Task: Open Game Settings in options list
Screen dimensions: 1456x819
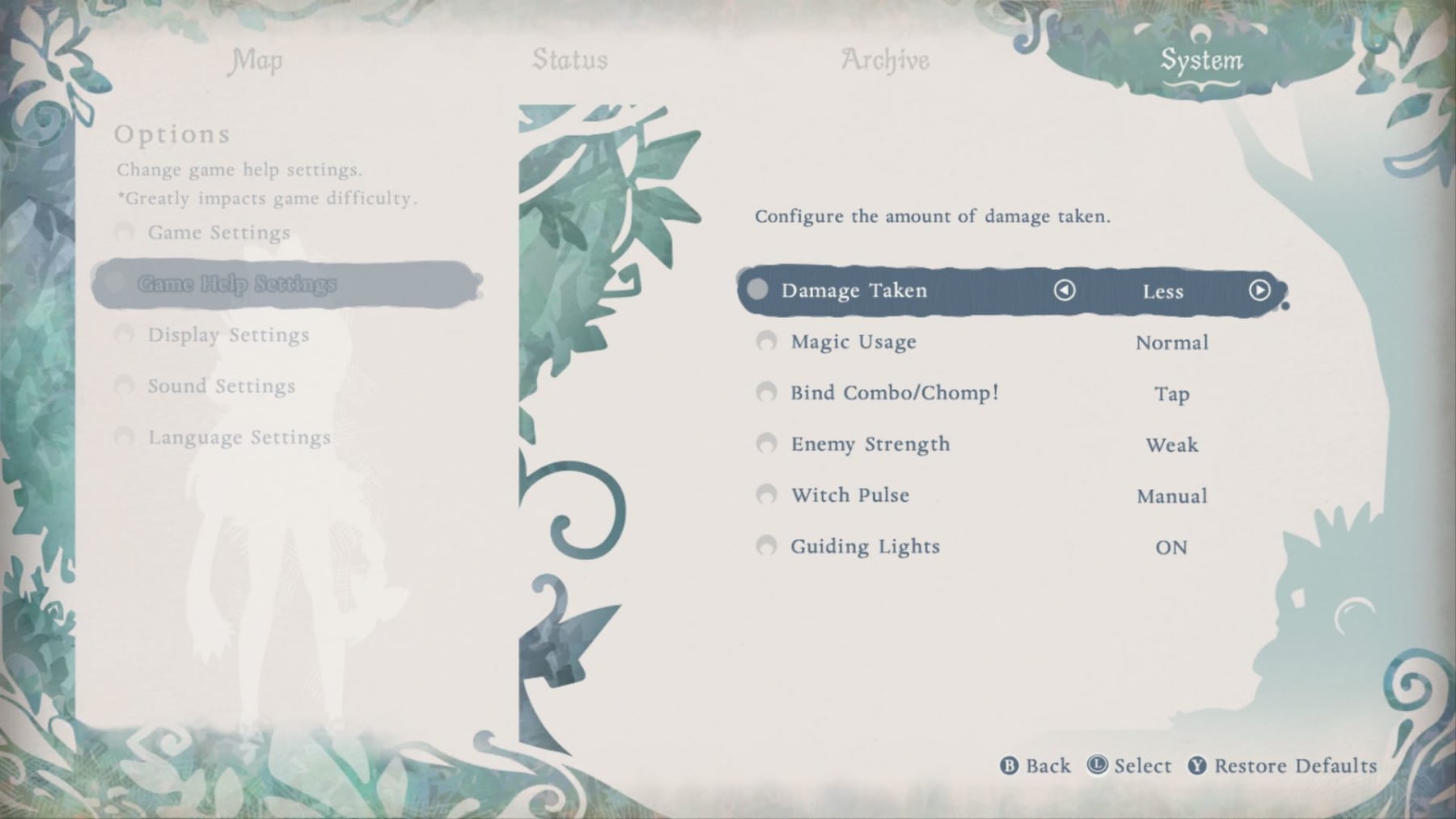Action: [218, 233]
